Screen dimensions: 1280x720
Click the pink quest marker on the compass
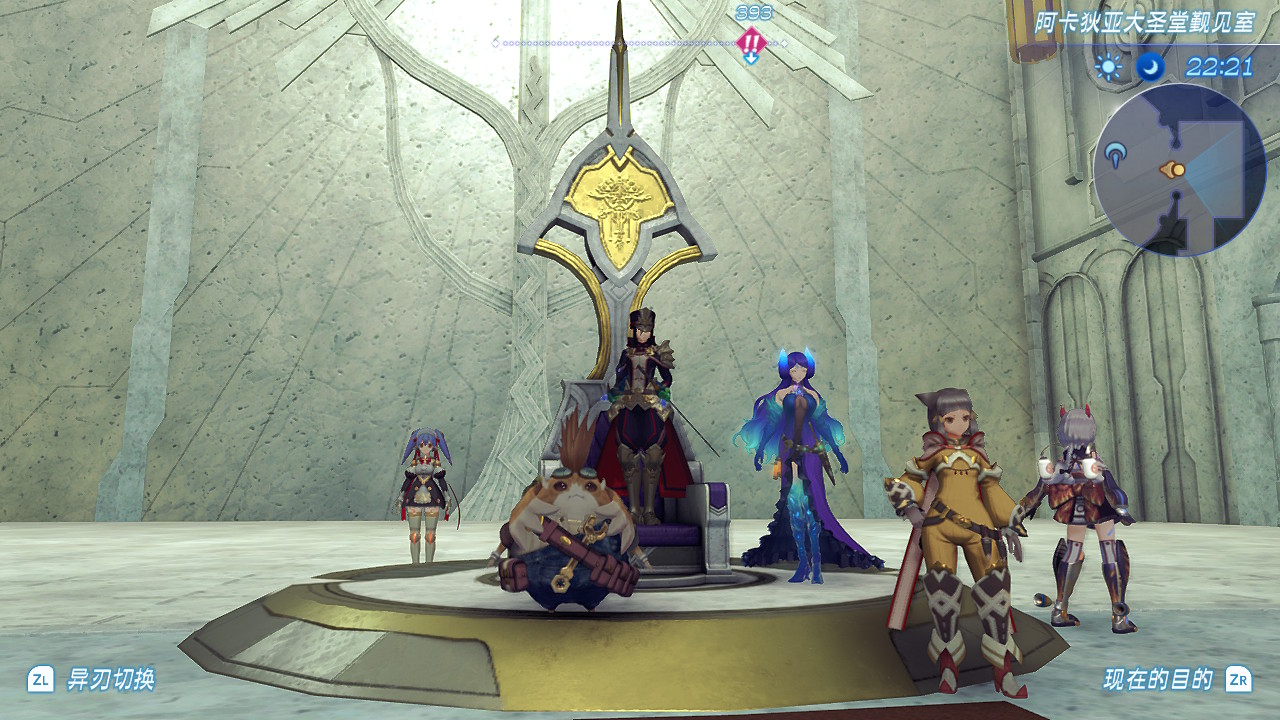[x=751, y=42]
